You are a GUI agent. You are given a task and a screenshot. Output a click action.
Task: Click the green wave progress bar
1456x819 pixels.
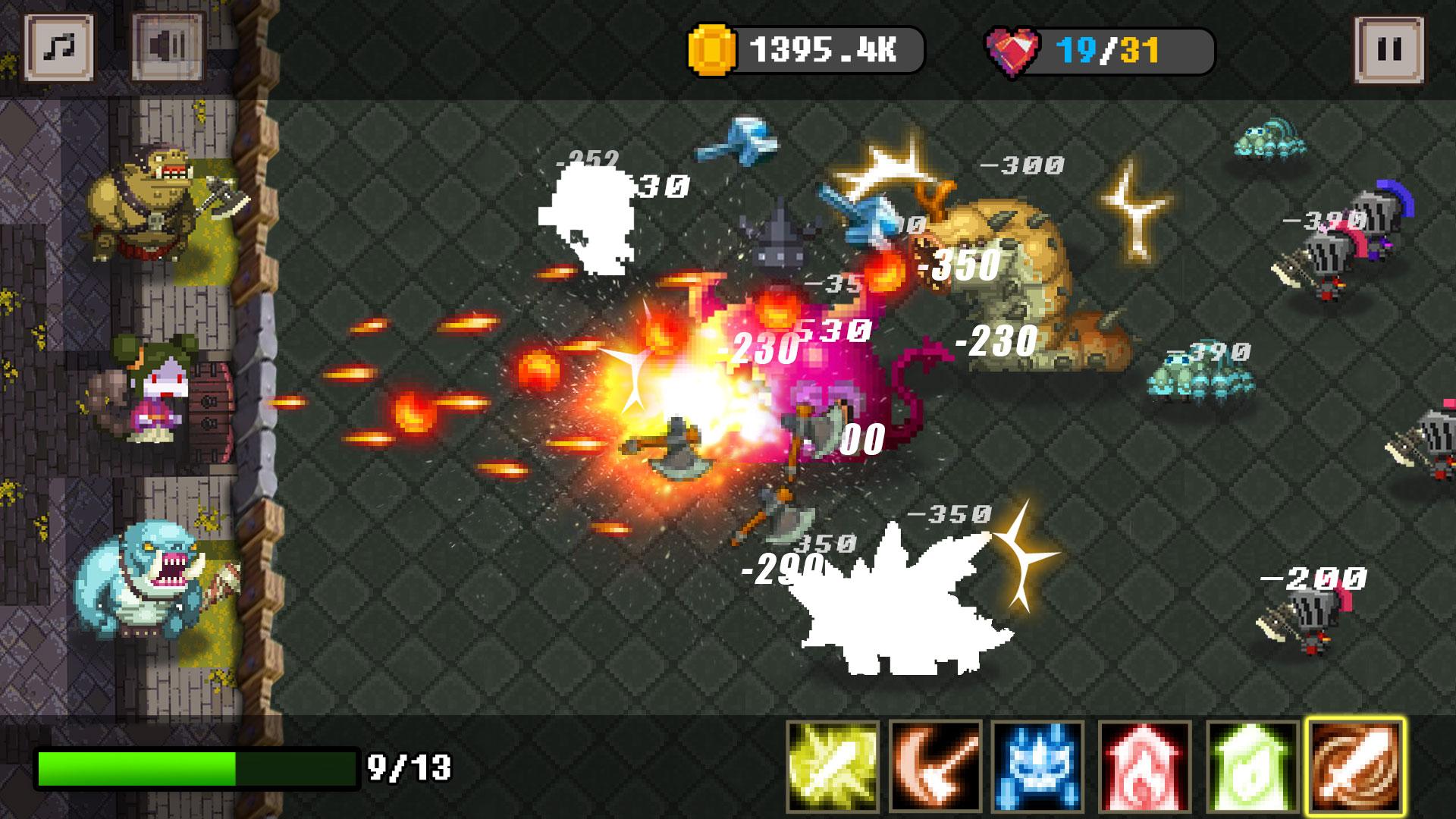(x=197, y=767)
